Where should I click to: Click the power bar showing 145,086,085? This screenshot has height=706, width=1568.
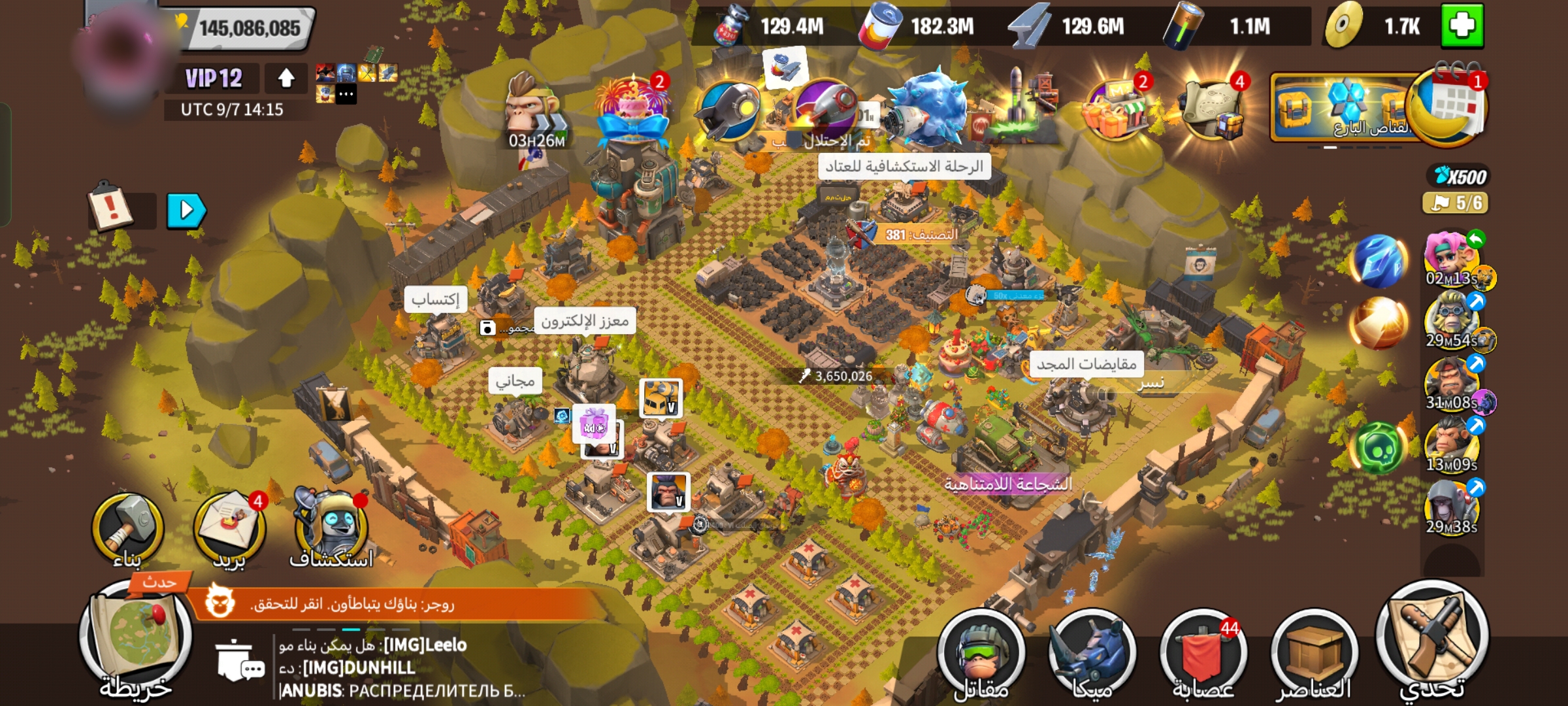pyautogui.click(x=250, y=29)
